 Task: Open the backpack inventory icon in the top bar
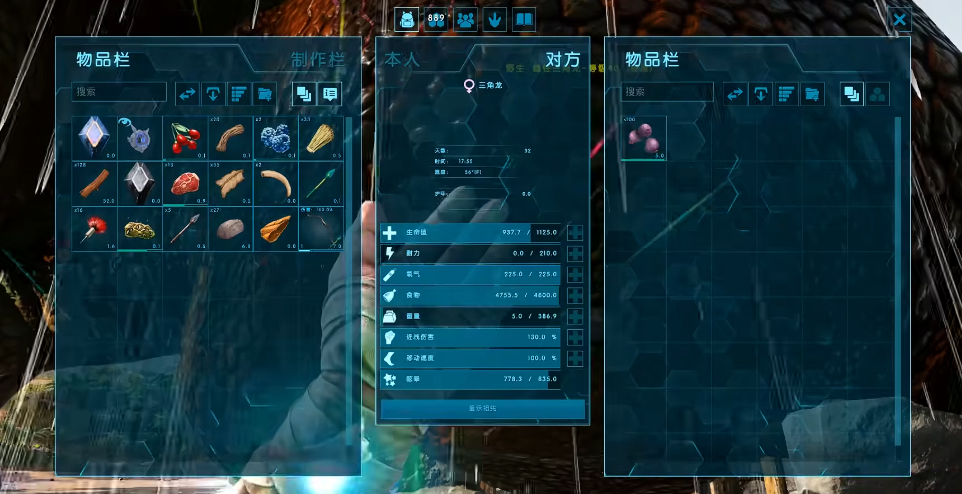(x=406, y=19)
